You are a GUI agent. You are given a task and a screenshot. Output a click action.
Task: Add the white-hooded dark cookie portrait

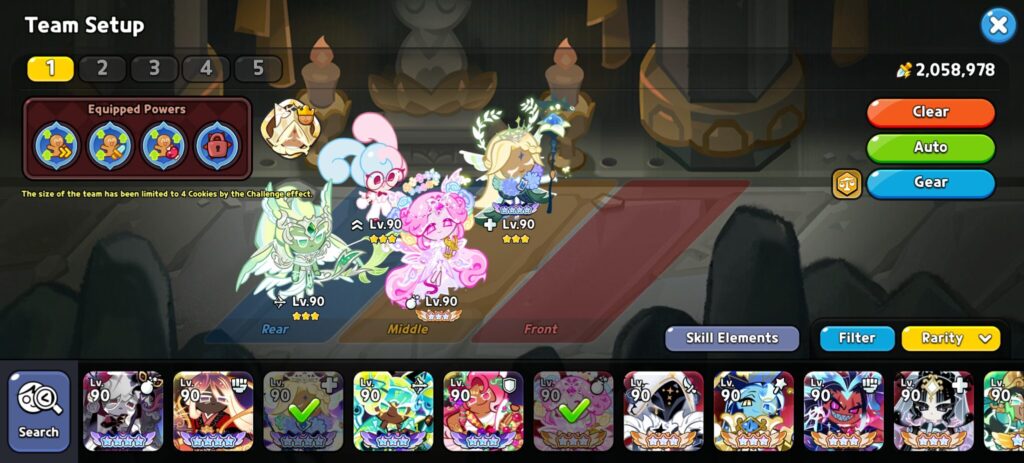[663, 410]
